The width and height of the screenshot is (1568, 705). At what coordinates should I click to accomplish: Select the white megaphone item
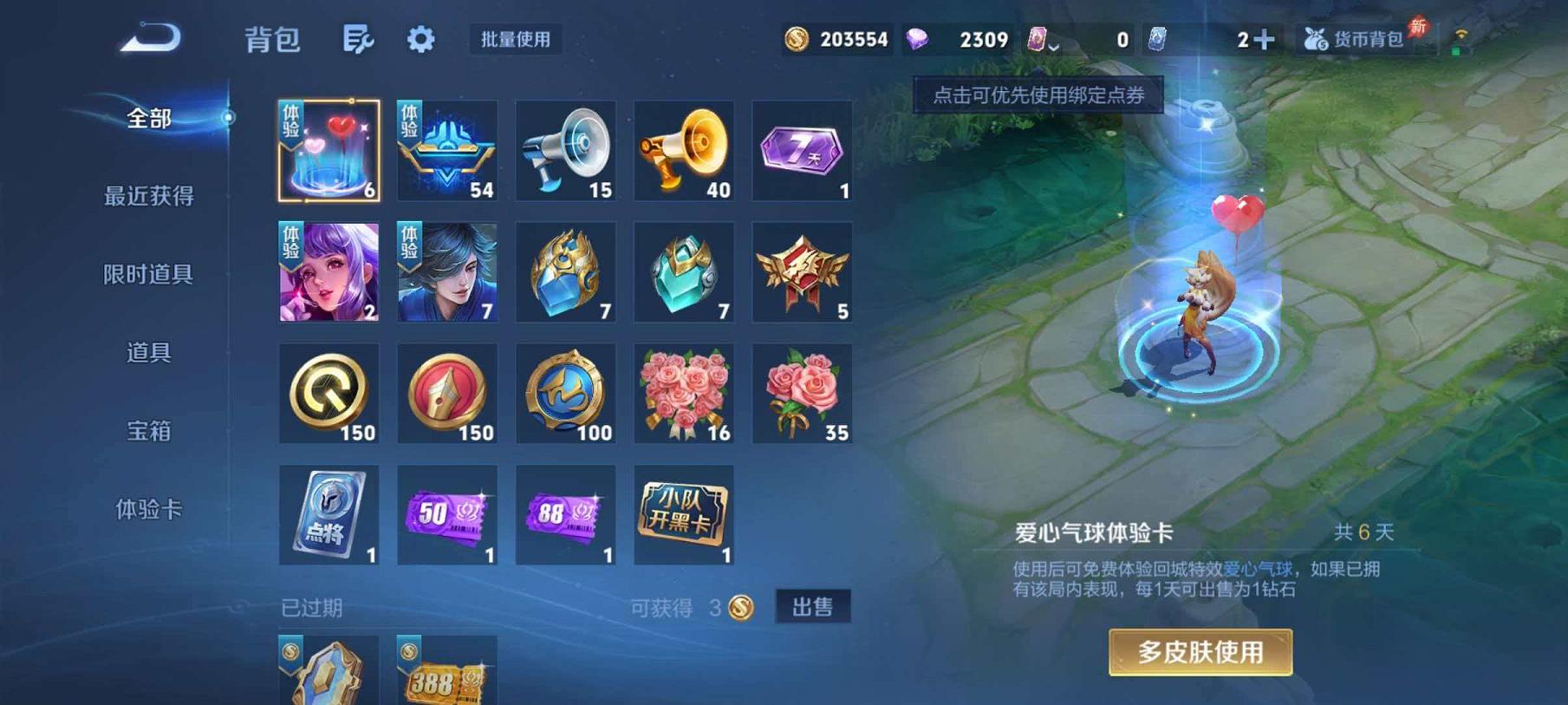tap(565, 149)
